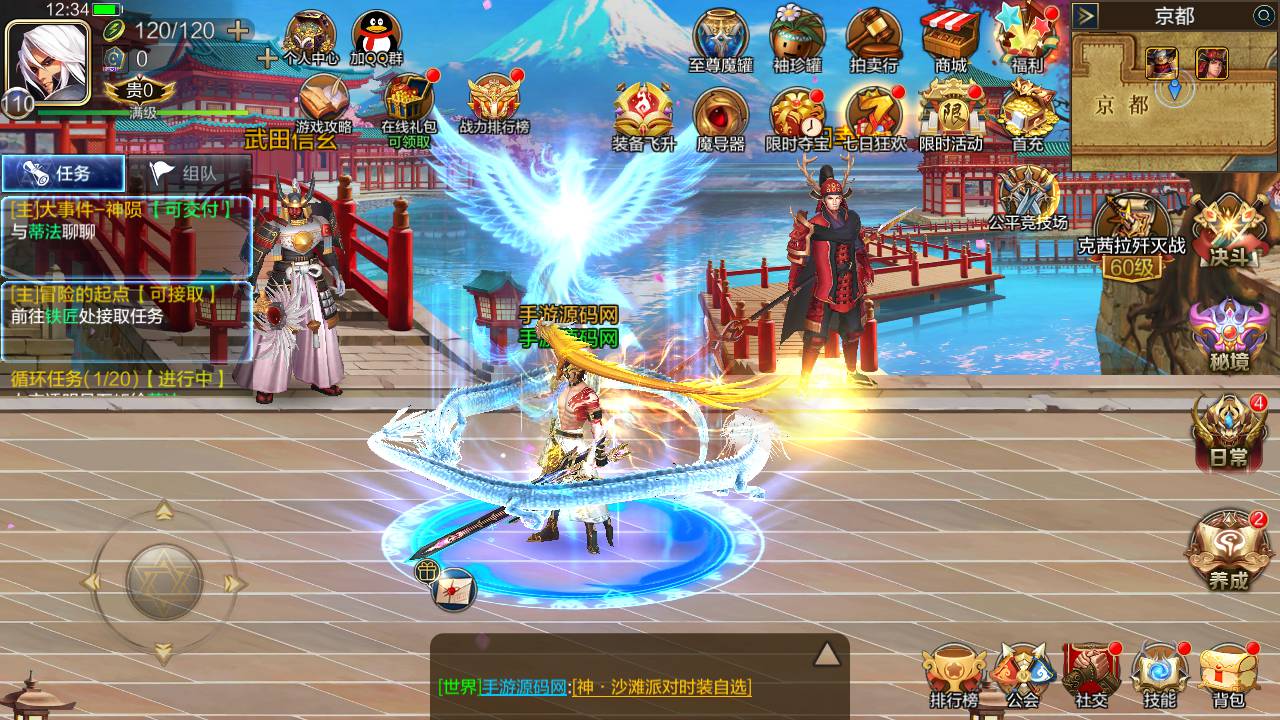Open the 任务 quest tab
This screenshot has width=1280, height=720.
coord(63,173)
